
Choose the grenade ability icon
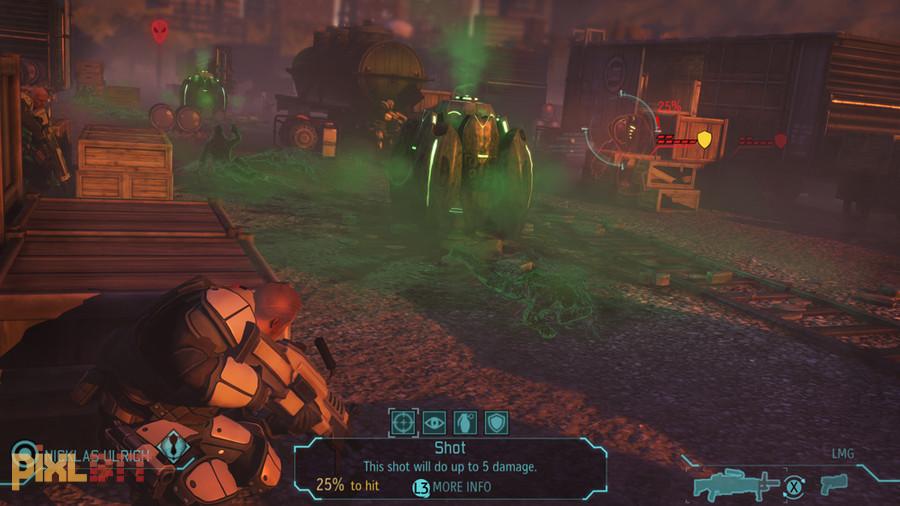(x=465, y=422)
